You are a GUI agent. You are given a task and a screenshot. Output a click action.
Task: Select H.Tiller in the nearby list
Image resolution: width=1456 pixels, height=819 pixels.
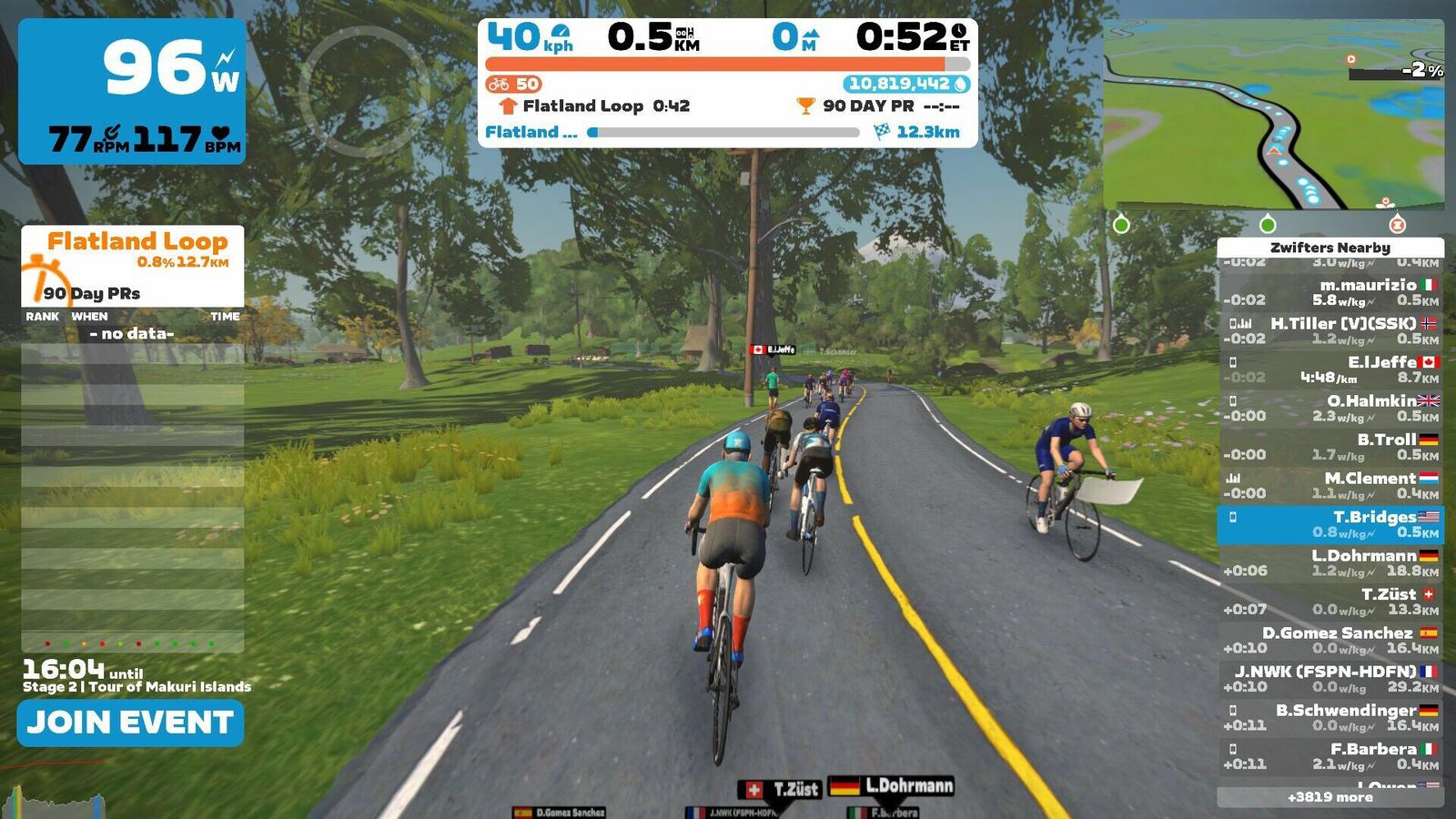pos(1330,330)
